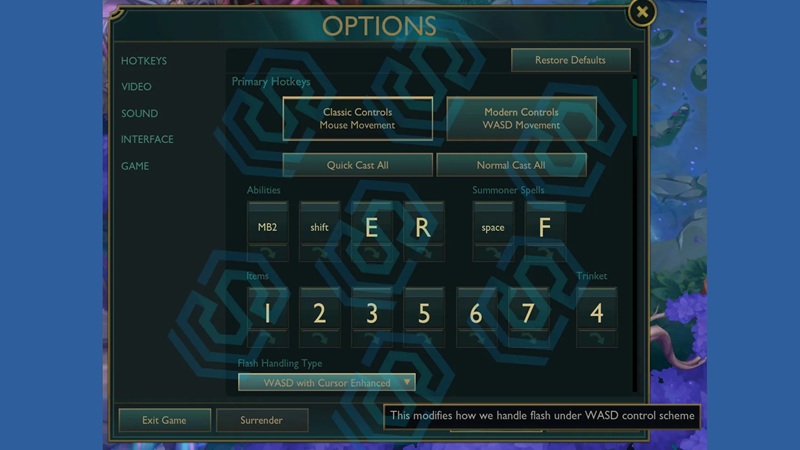The width and height of the screenshot is (800, 450).
Task: Open the Hotkeys settings section
Action: (144, 61)
